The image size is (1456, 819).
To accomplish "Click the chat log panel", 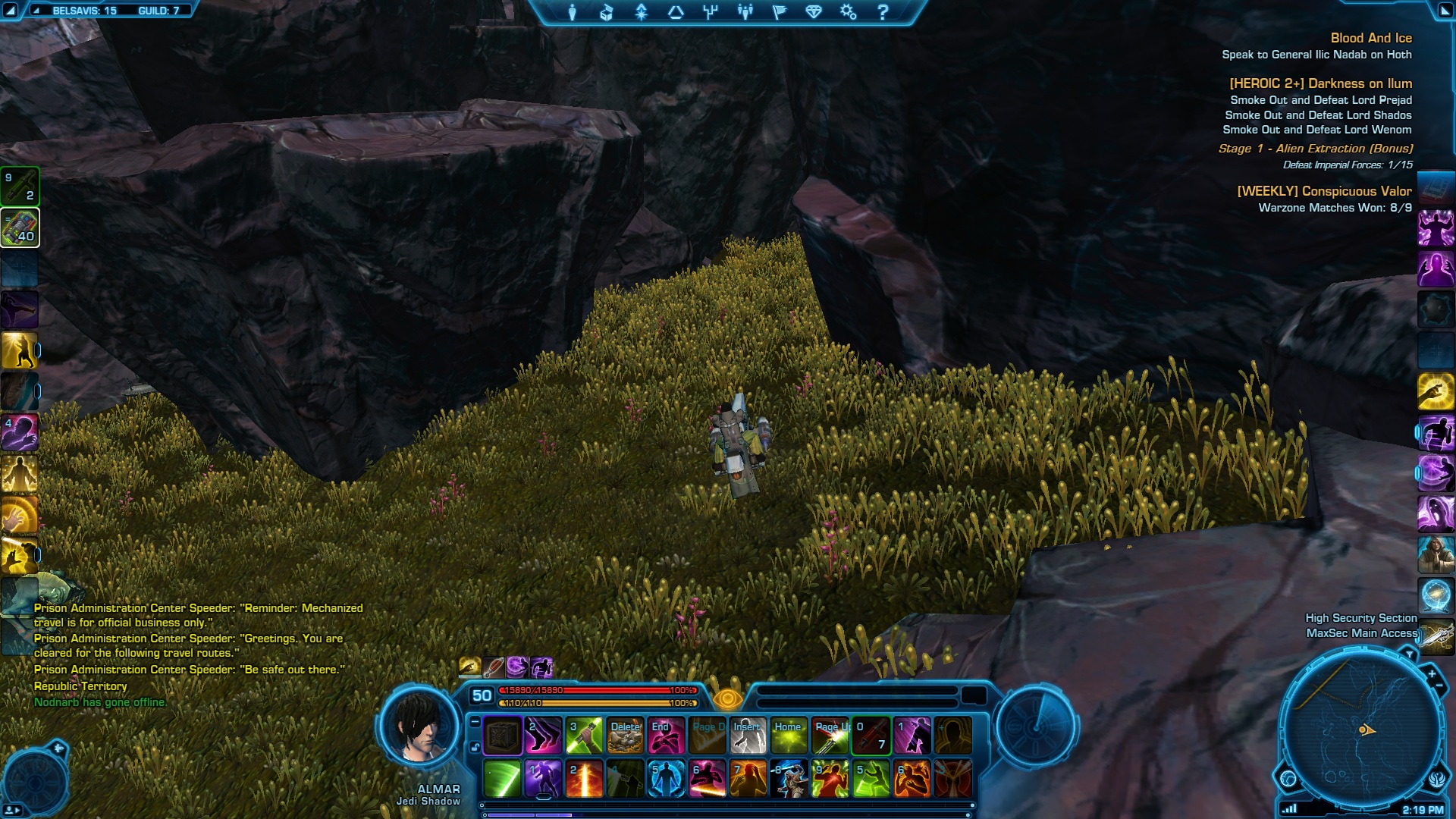I will pos(190,654).
